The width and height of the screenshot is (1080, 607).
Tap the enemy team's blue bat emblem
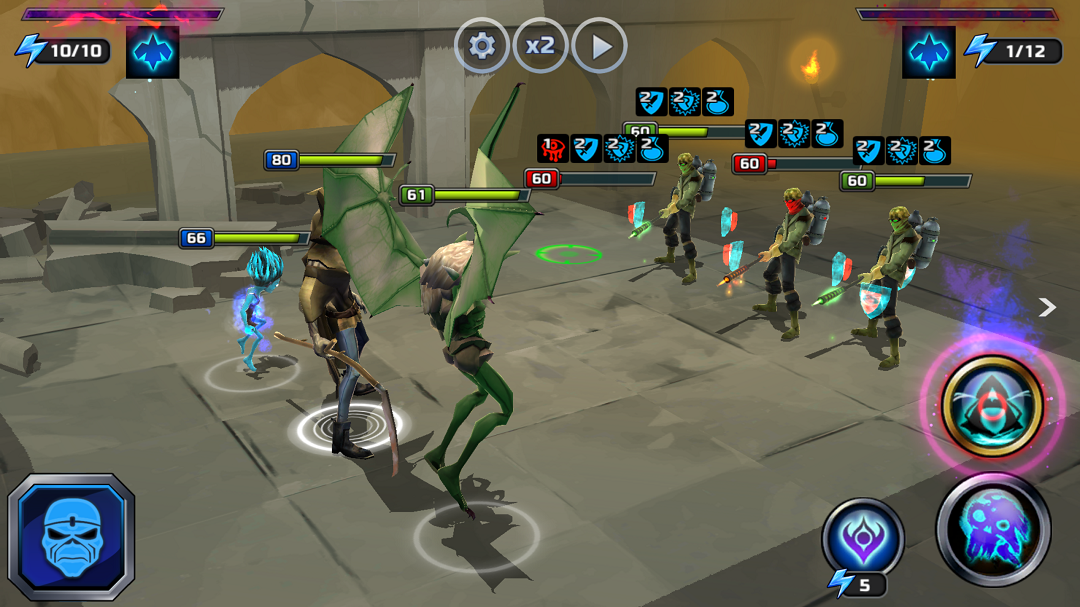928,52
